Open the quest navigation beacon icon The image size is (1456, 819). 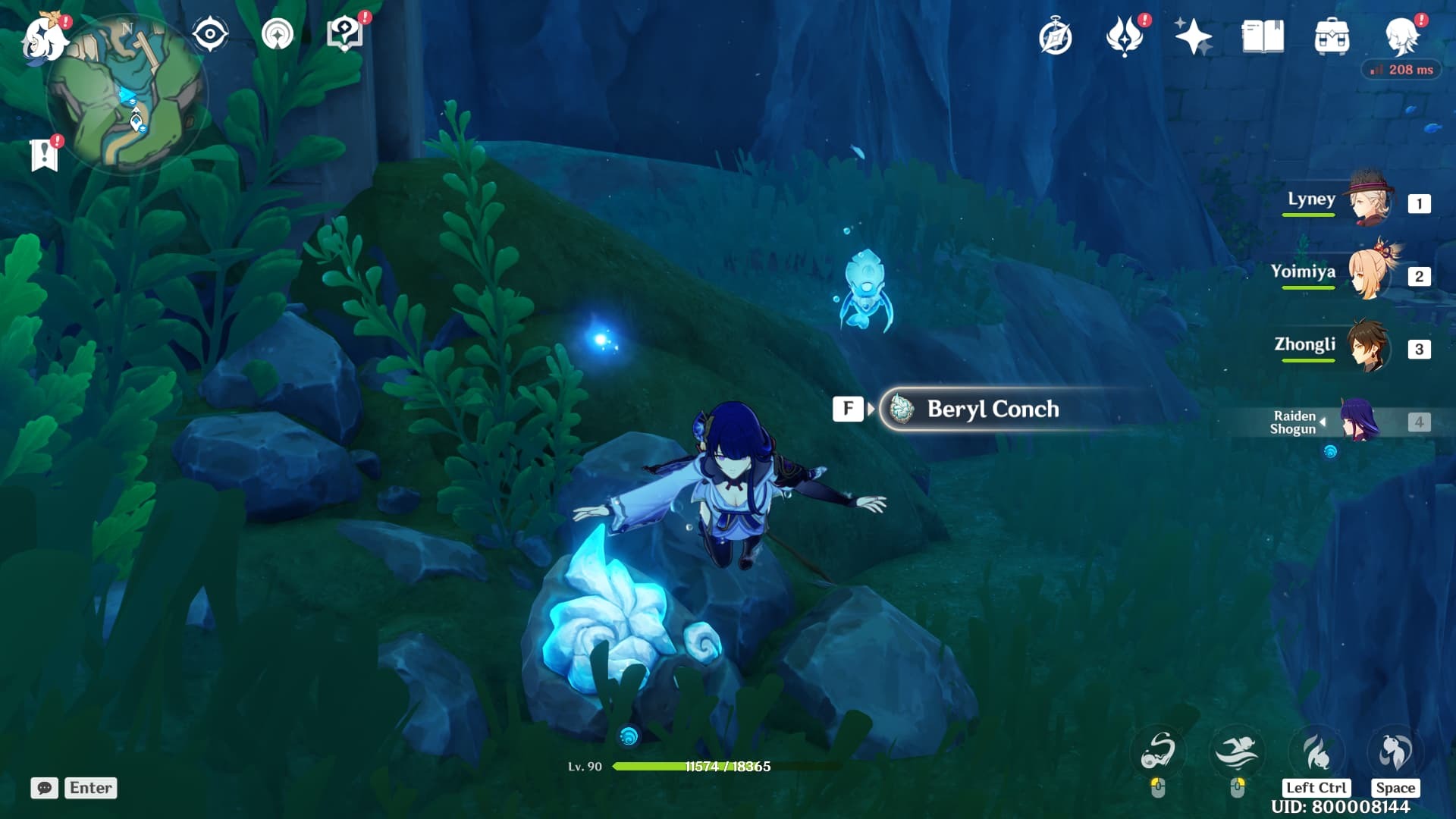pyautogui.click(x=277, y=35)
